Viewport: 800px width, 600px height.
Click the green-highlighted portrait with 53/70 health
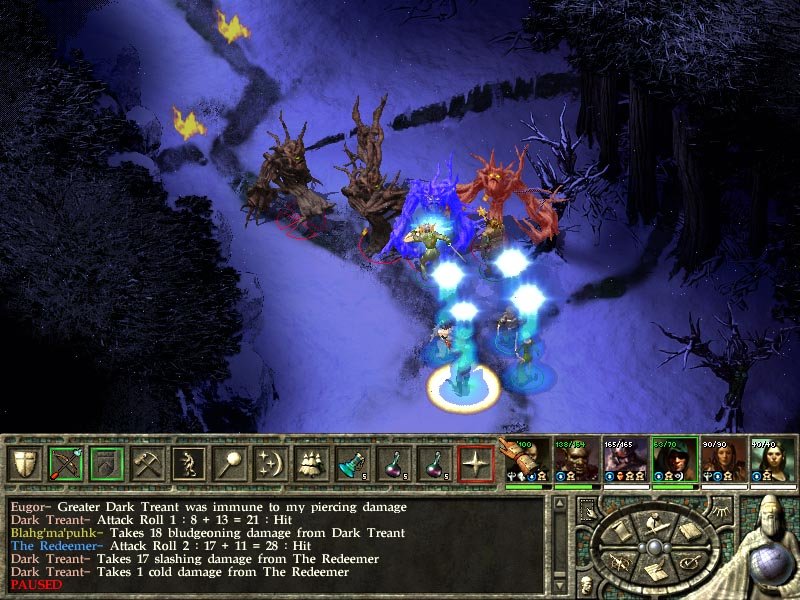[x=673, y=462]
